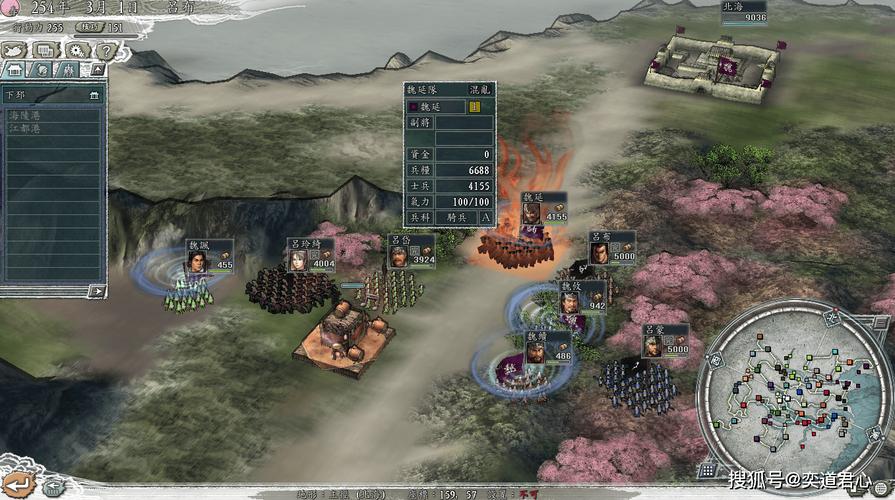Click the yellow icon next to 魏延 in the unit panel
Viewport: 895px width, 500px height.
coord(474,106)
